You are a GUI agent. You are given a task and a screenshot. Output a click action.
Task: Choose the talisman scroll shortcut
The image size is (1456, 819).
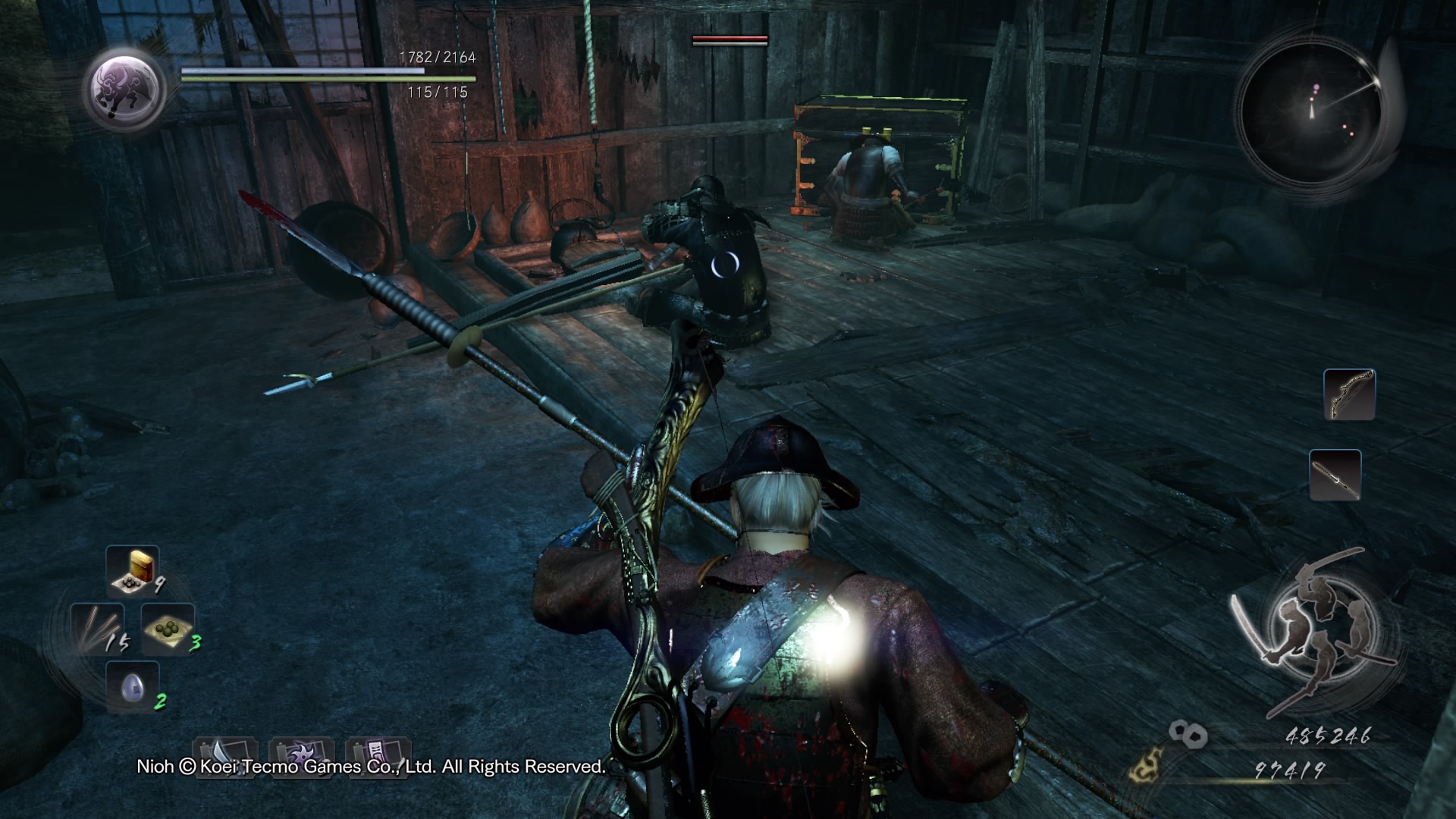click(378, 757)
